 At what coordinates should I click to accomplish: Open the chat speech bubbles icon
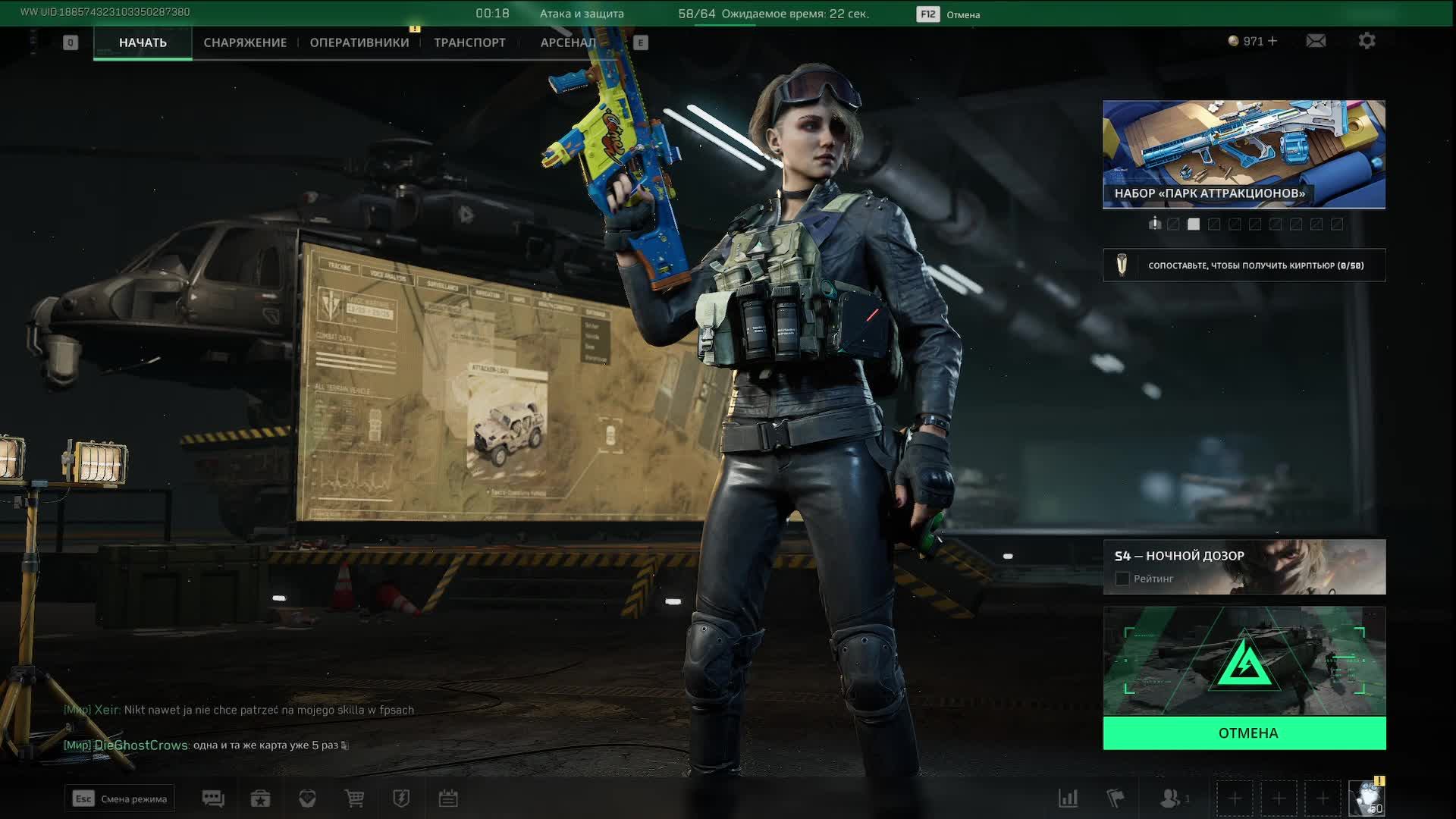[213, 799]
